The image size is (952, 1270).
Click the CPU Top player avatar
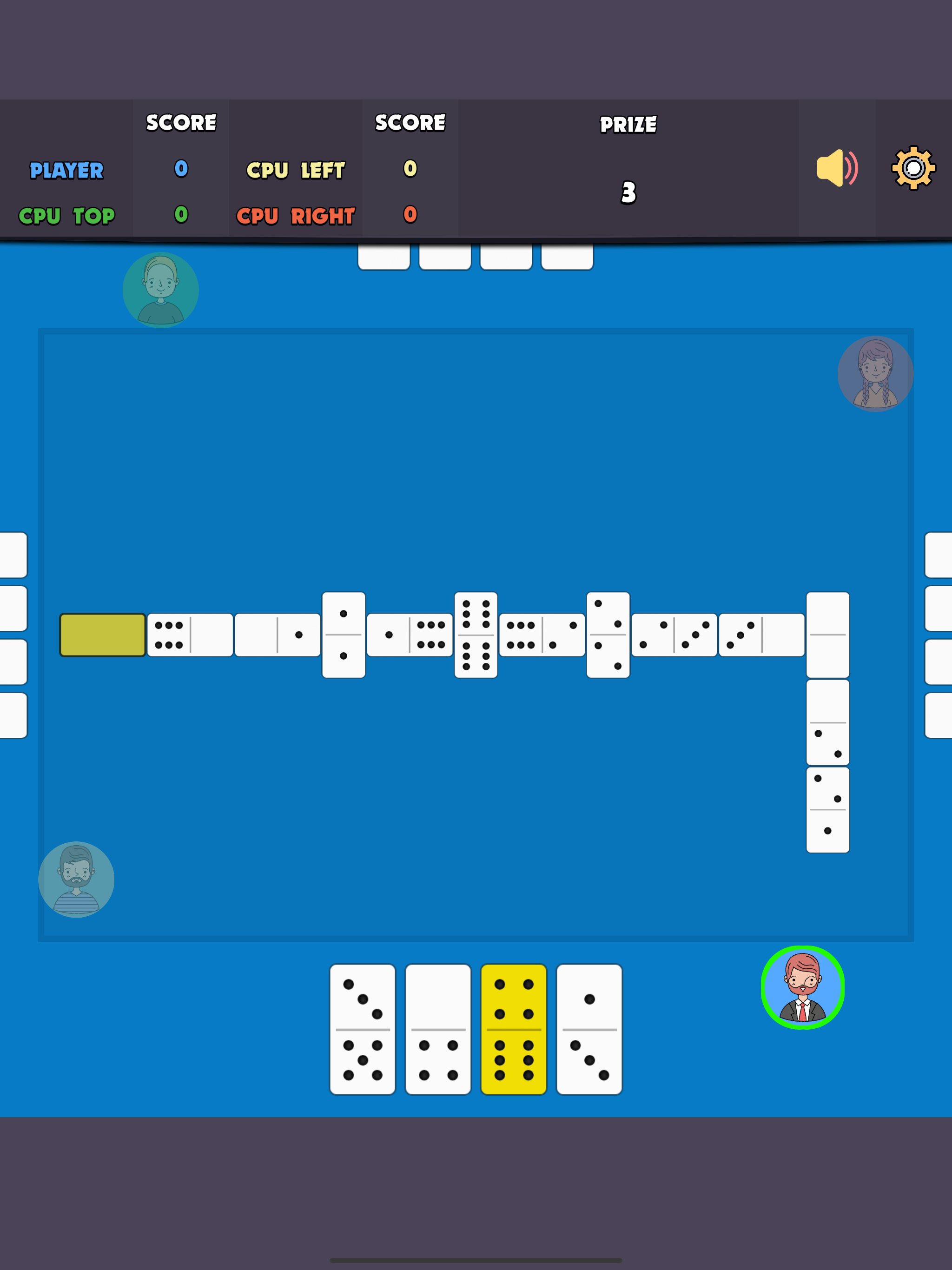[x=161, y=291]
